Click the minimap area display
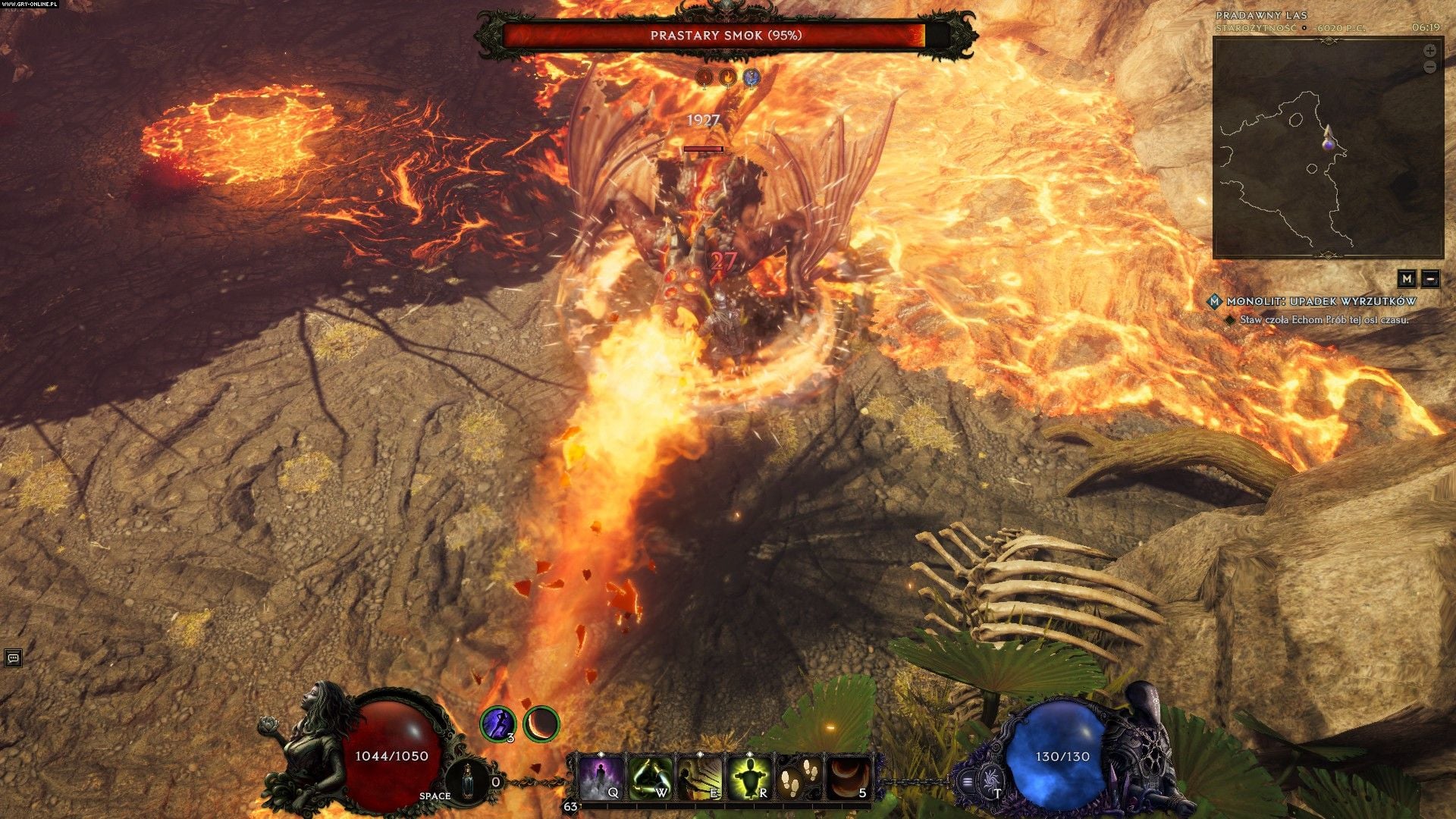 [1327, 148]
